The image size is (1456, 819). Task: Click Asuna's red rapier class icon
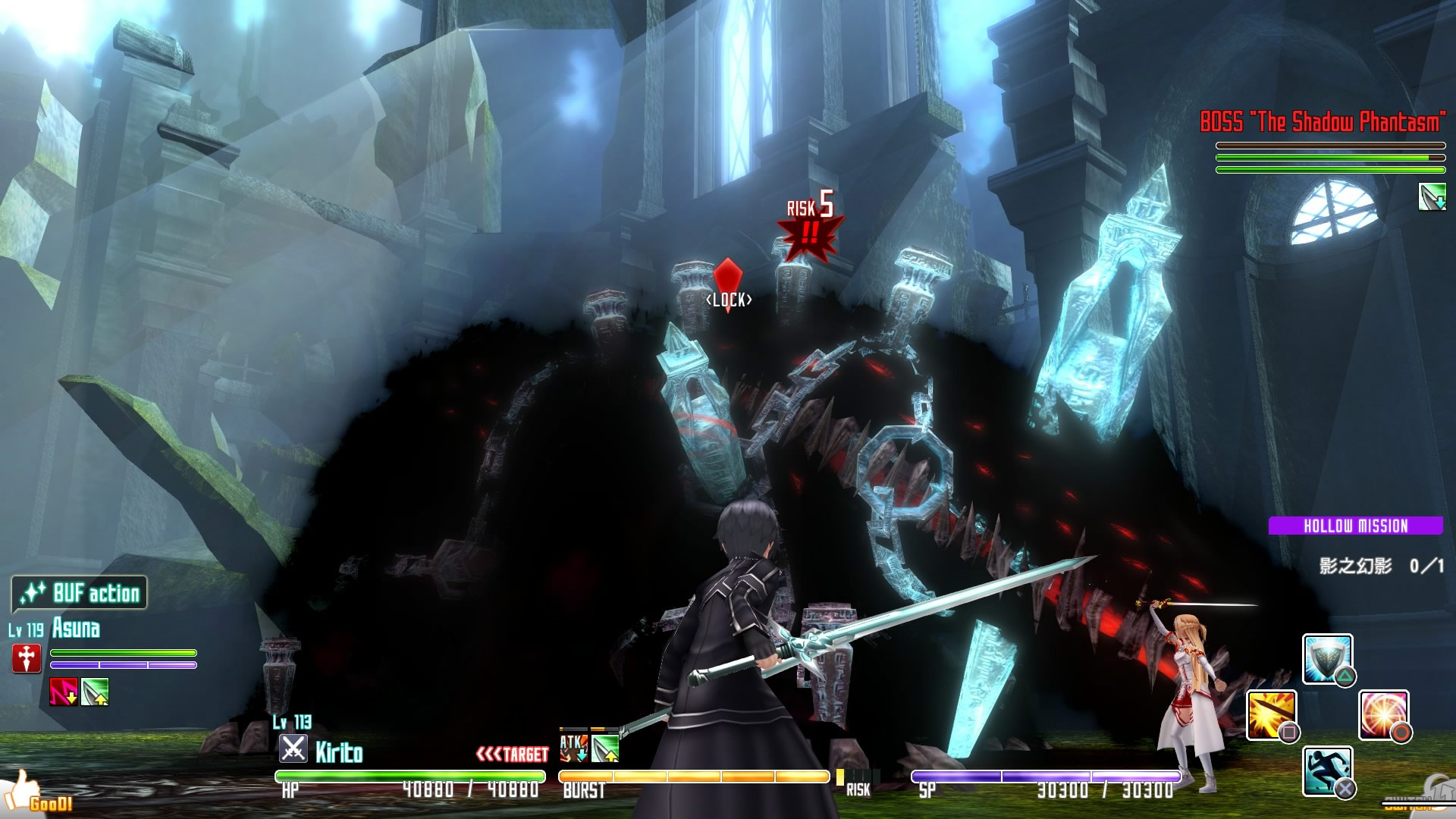coord(27,658)
